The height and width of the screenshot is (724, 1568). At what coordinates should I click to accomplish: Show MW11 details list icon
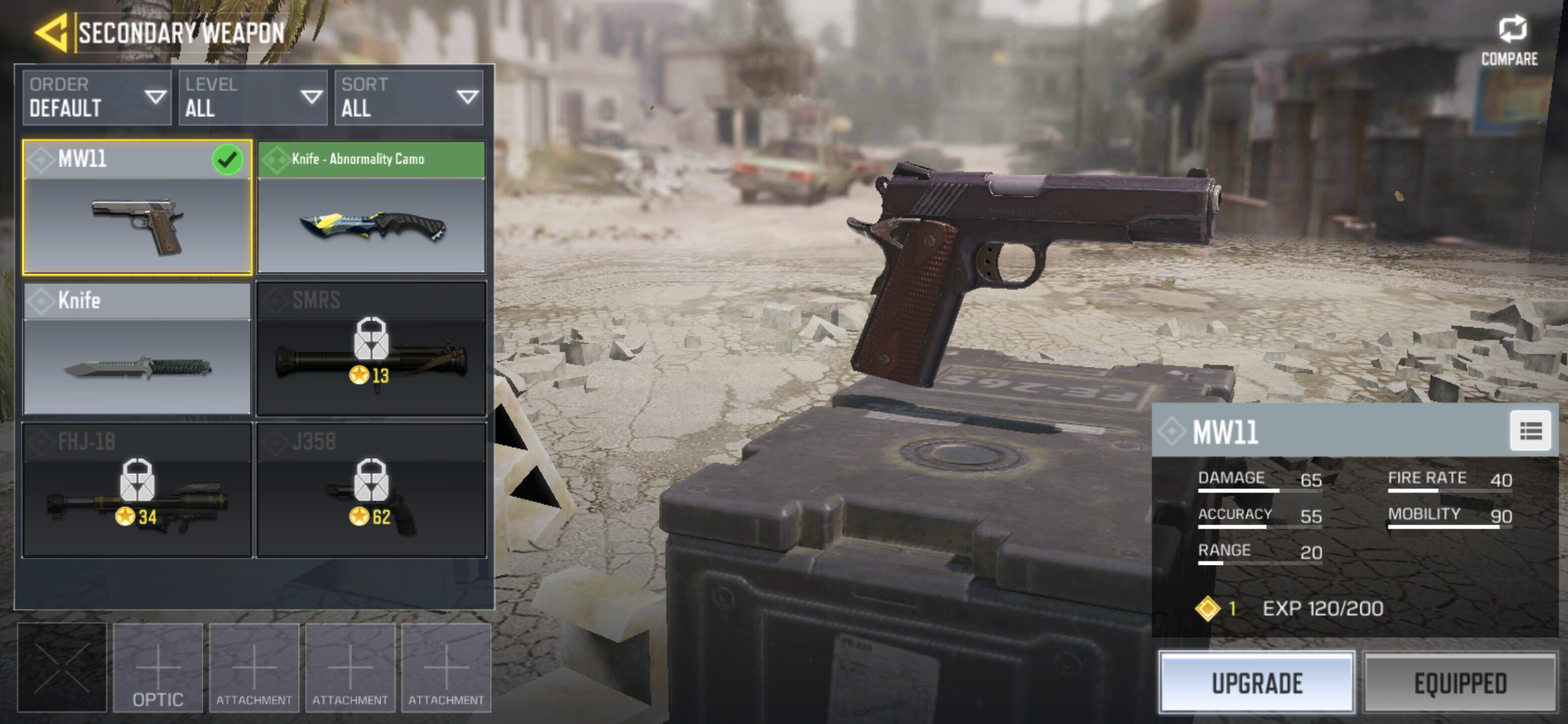click(x=1530, y=431)
